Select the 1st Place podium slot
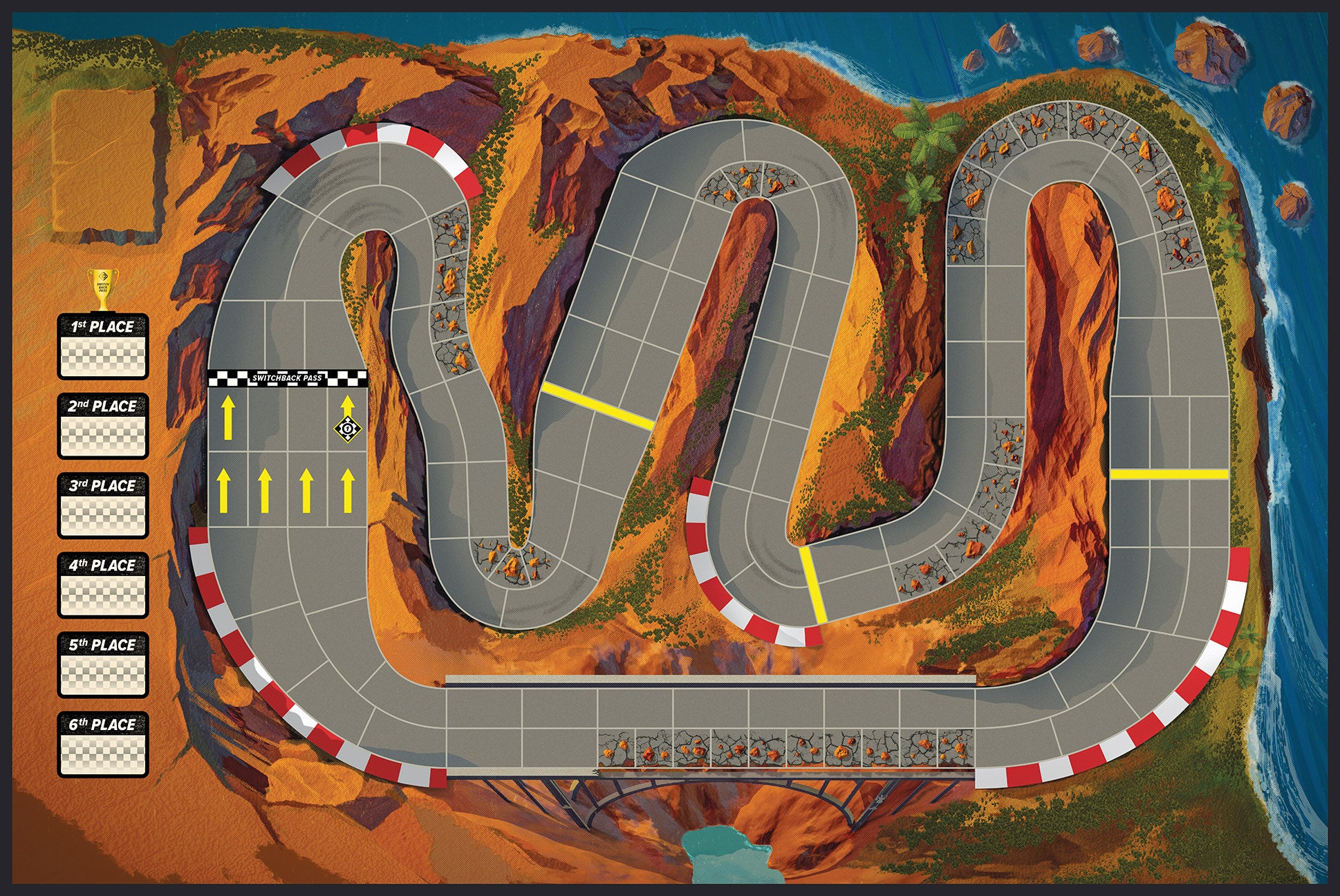The width and height of the screenshot is (1340, 896). click(x=103, y=346)
